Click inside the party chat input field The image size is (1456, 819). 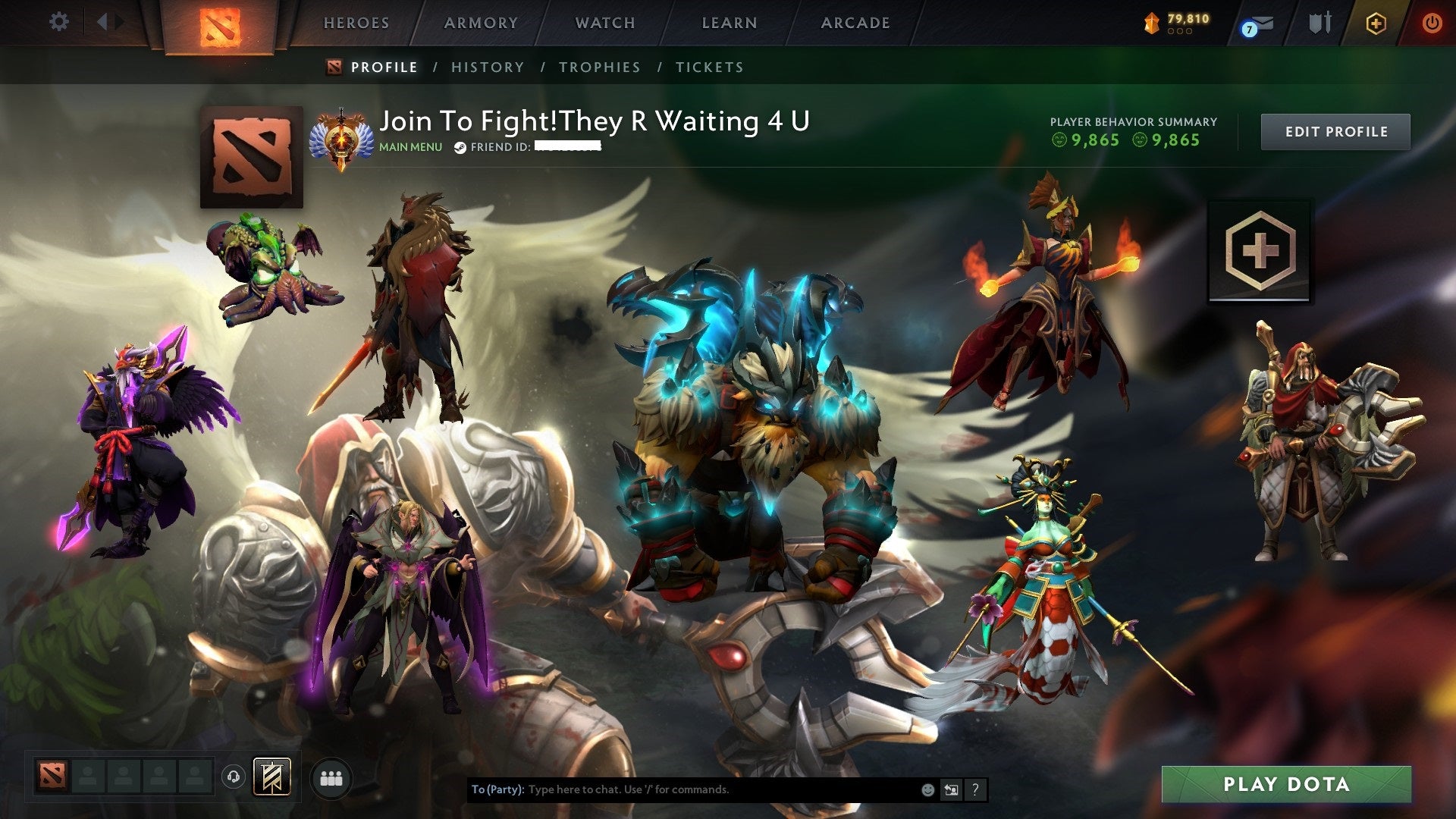[x=682, y=789]
